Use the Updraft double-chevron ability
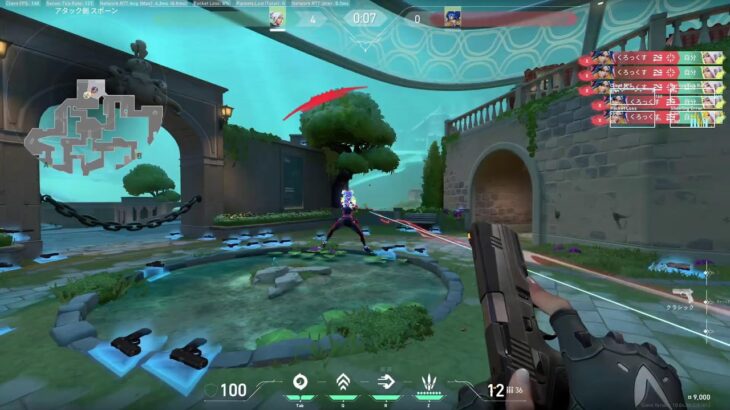 coord(342,381)
